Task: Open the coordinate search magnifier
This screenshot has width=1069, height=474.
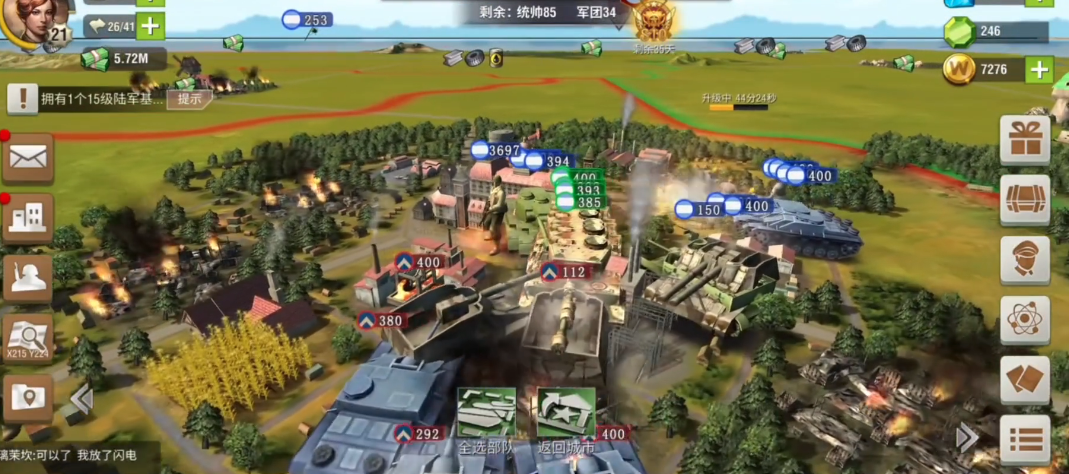Action: click(28, 340)
